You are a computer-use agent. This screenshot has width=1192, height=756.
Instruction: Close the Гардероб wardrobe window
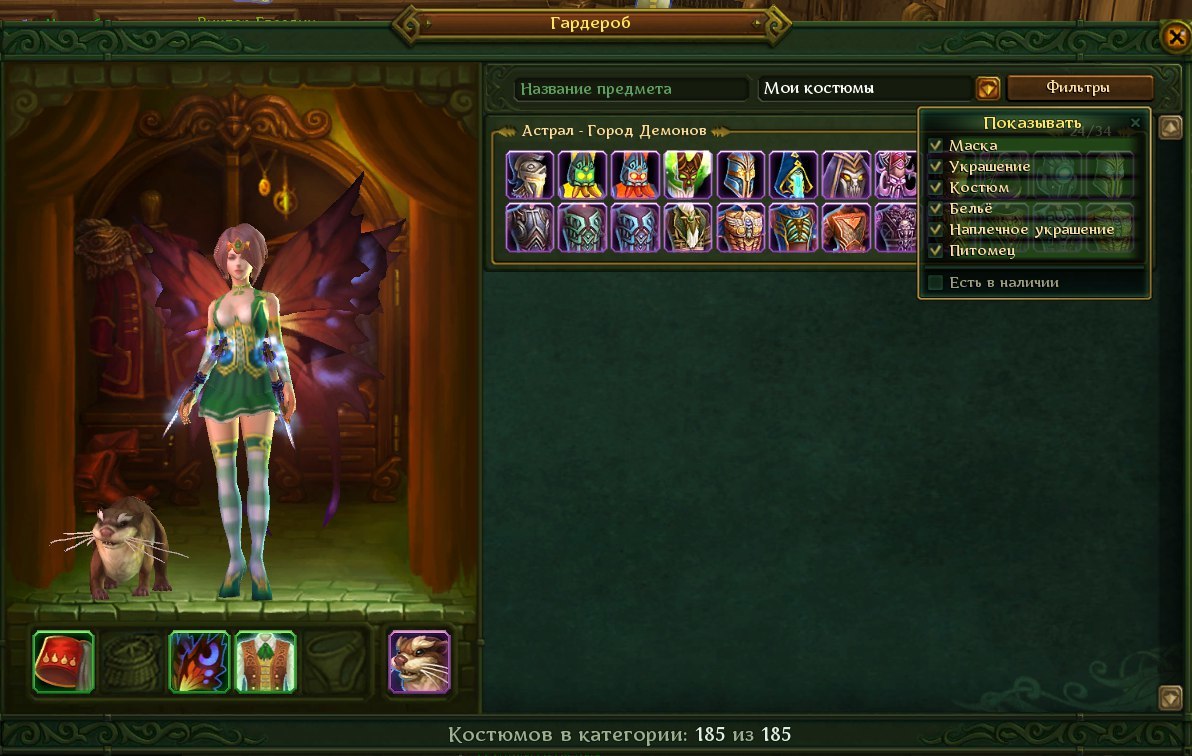tap(1175, 37)
